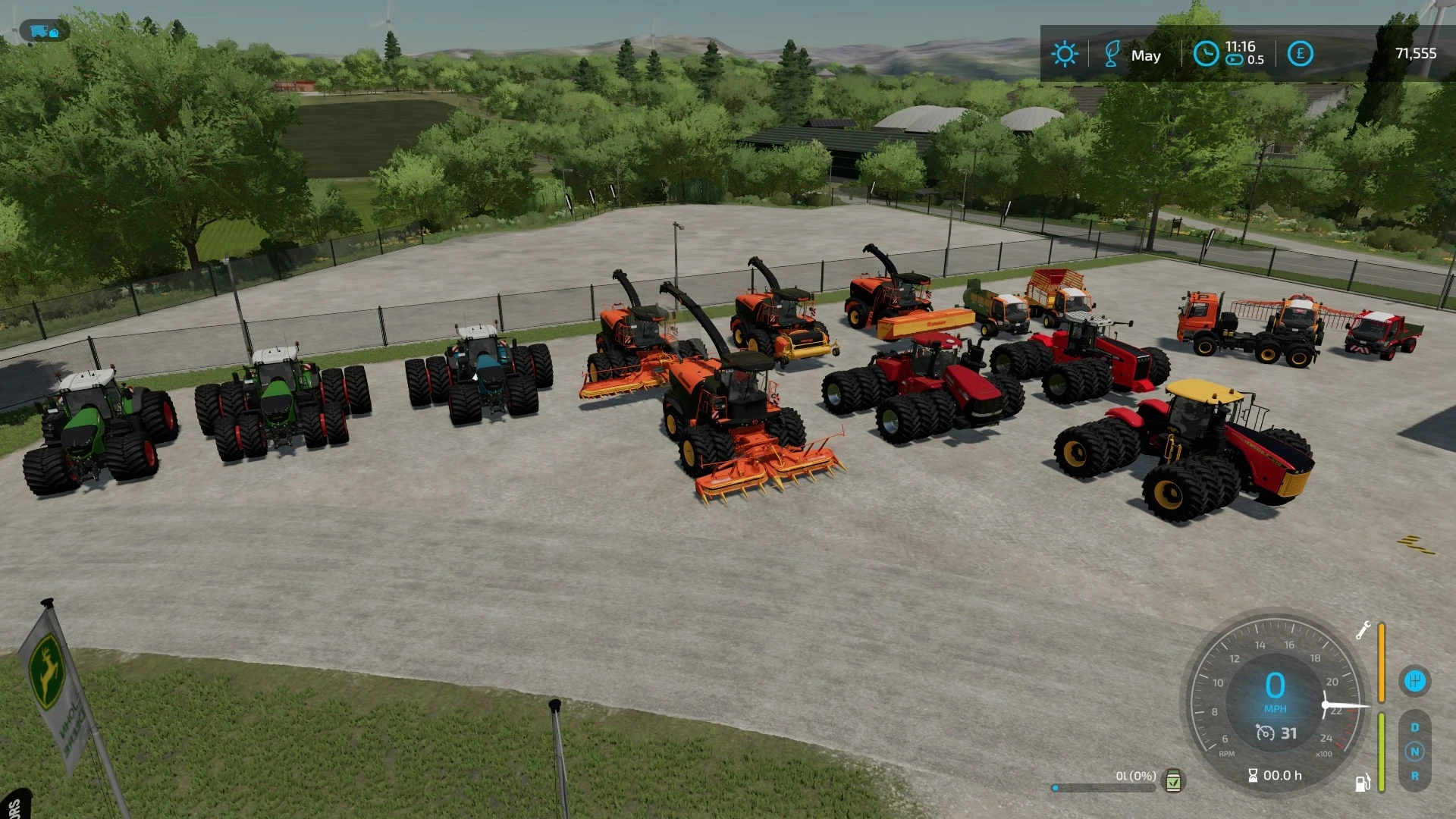Viewport: 1456px width, 819px height.
Task: Click the truck icon in the top-left indicator
Action: pos(38,31)
